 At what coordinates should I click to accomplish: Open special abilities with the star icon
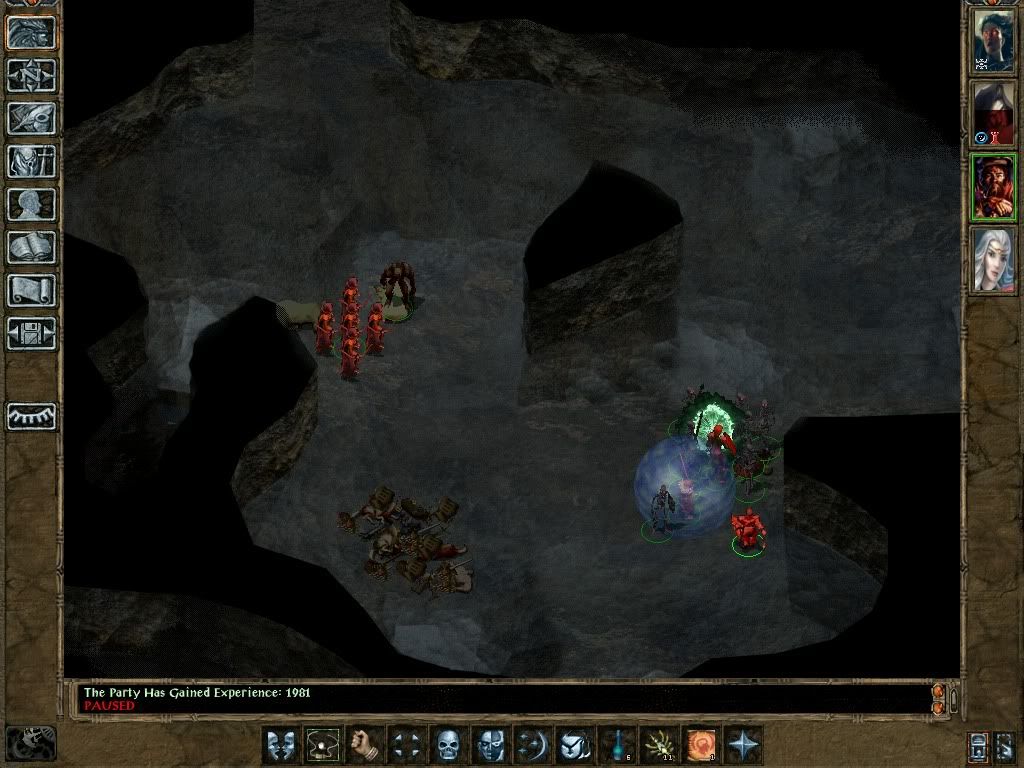click(742, 745)
